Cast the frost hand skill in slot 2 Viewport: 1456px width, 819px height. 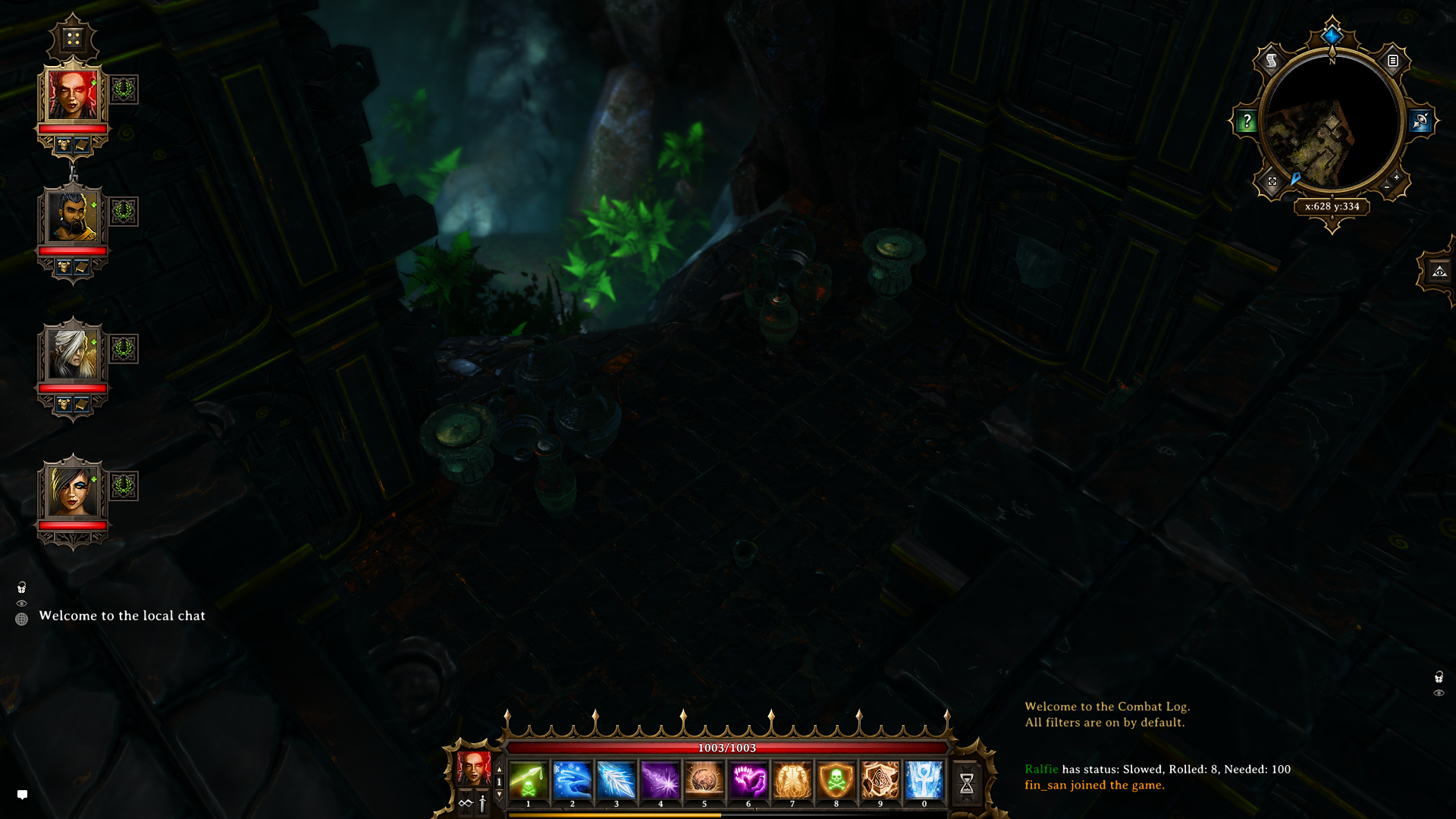[572, 780]
